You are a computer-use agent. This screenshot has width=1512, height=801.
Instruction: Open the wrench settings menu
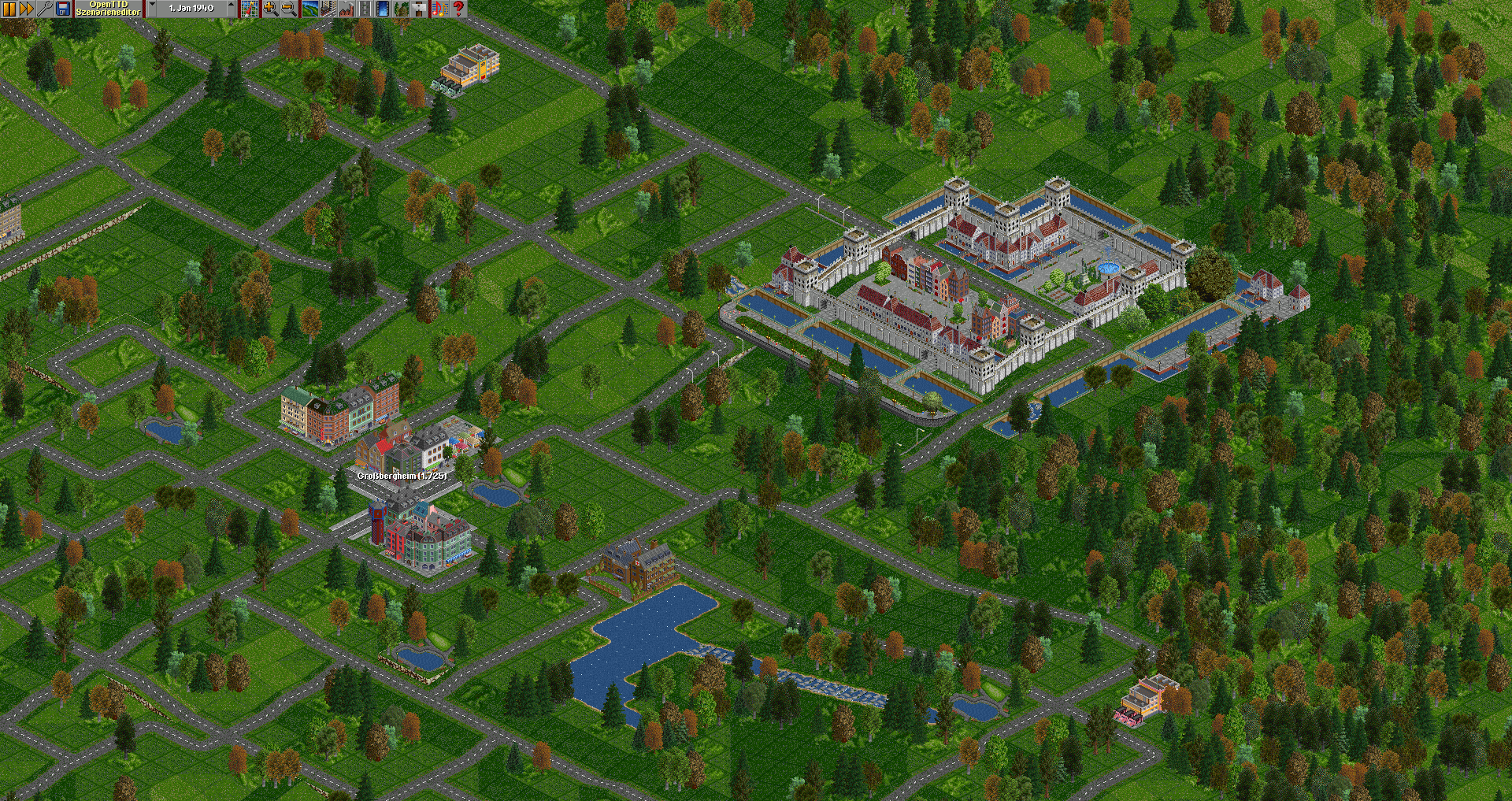pos(45,9)
